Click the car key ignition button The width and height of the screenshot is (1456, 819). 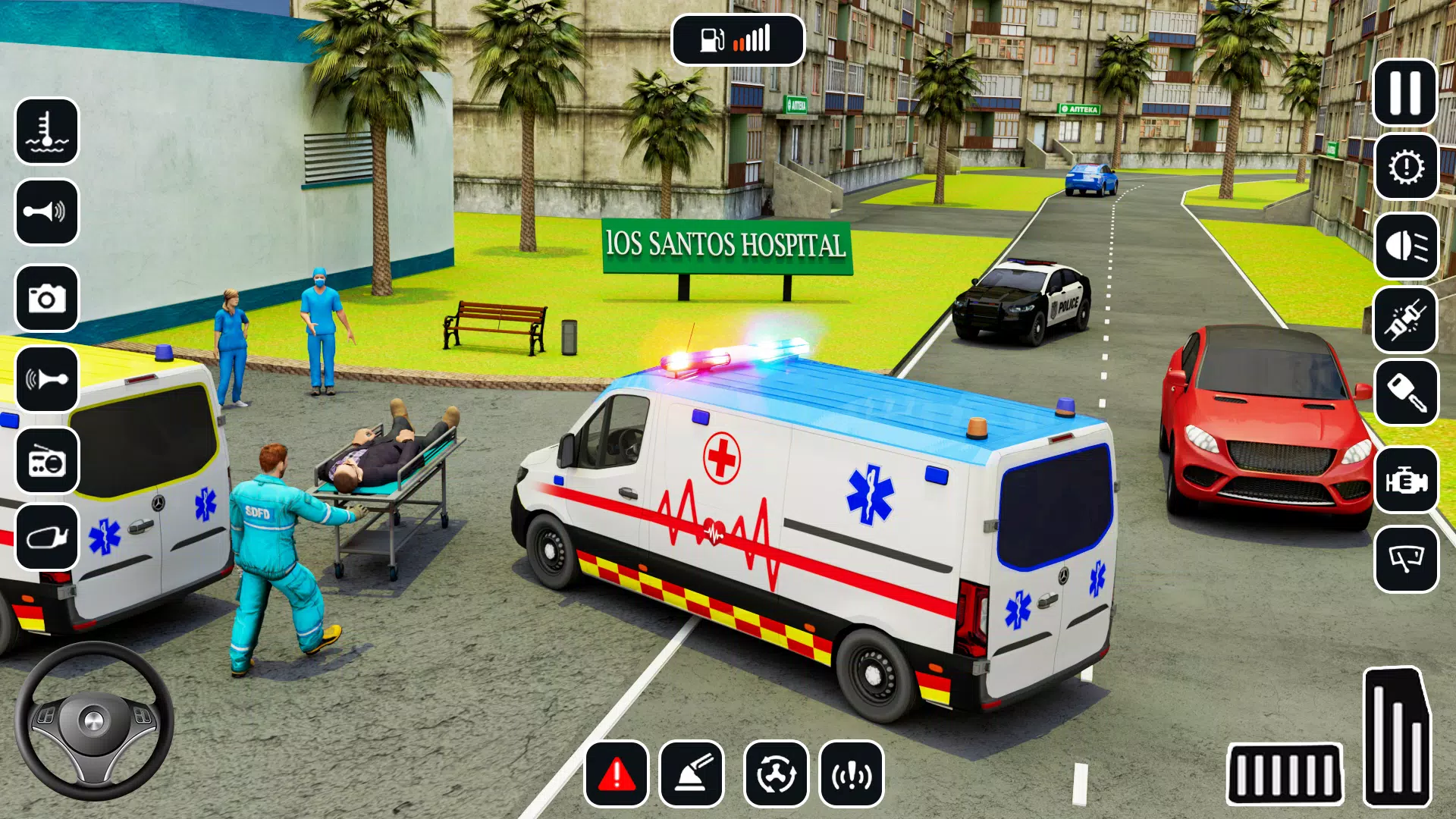click(x=1406, y=393)
